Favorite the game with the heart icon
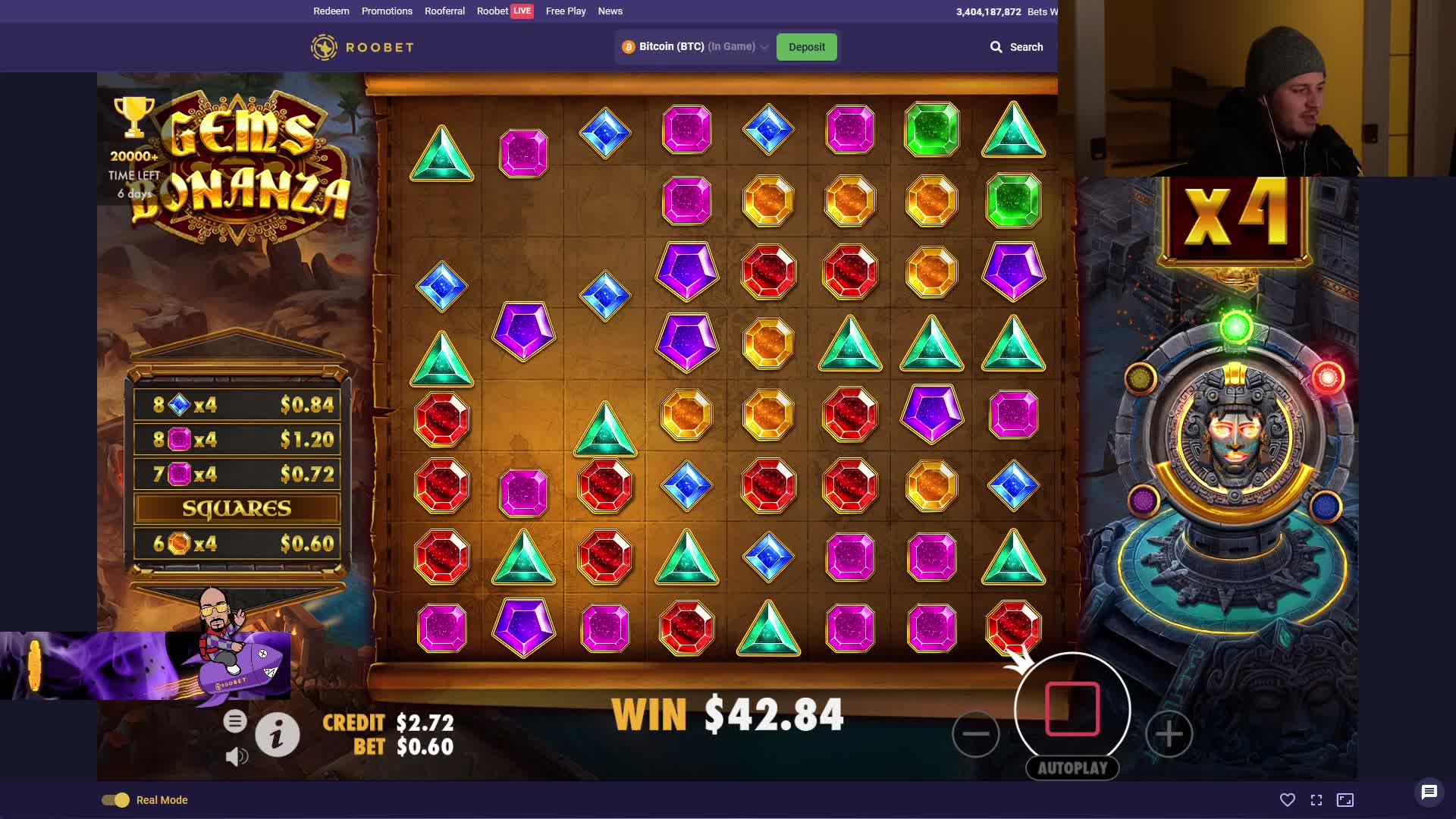 pos(1287,800)
